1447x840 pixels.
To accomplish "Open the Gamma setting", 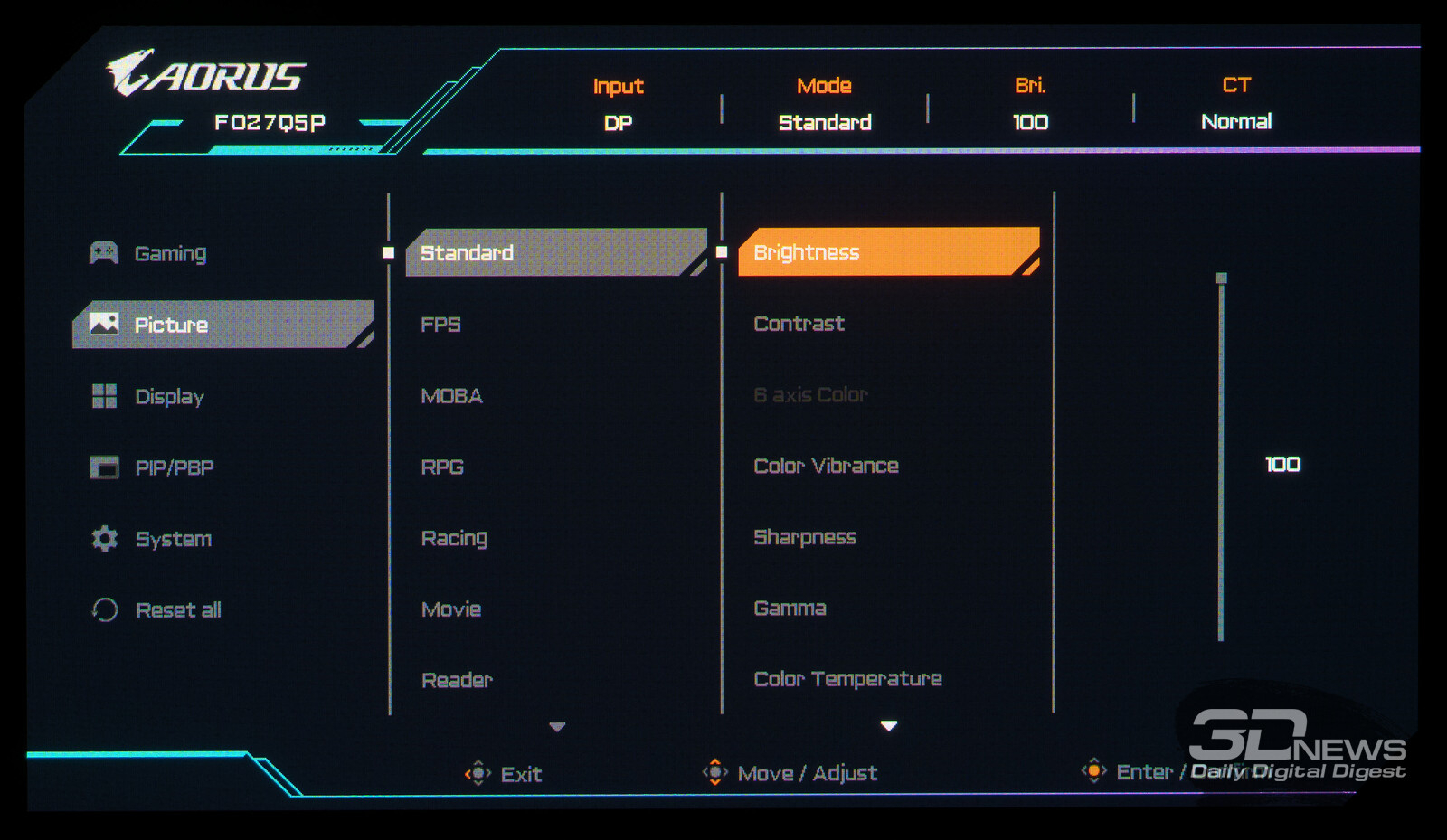I will click(790, 608).
